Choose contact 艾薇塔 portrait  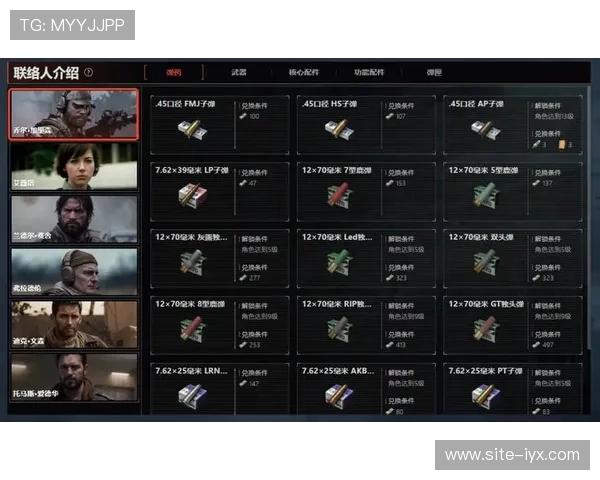click(73, 166)
